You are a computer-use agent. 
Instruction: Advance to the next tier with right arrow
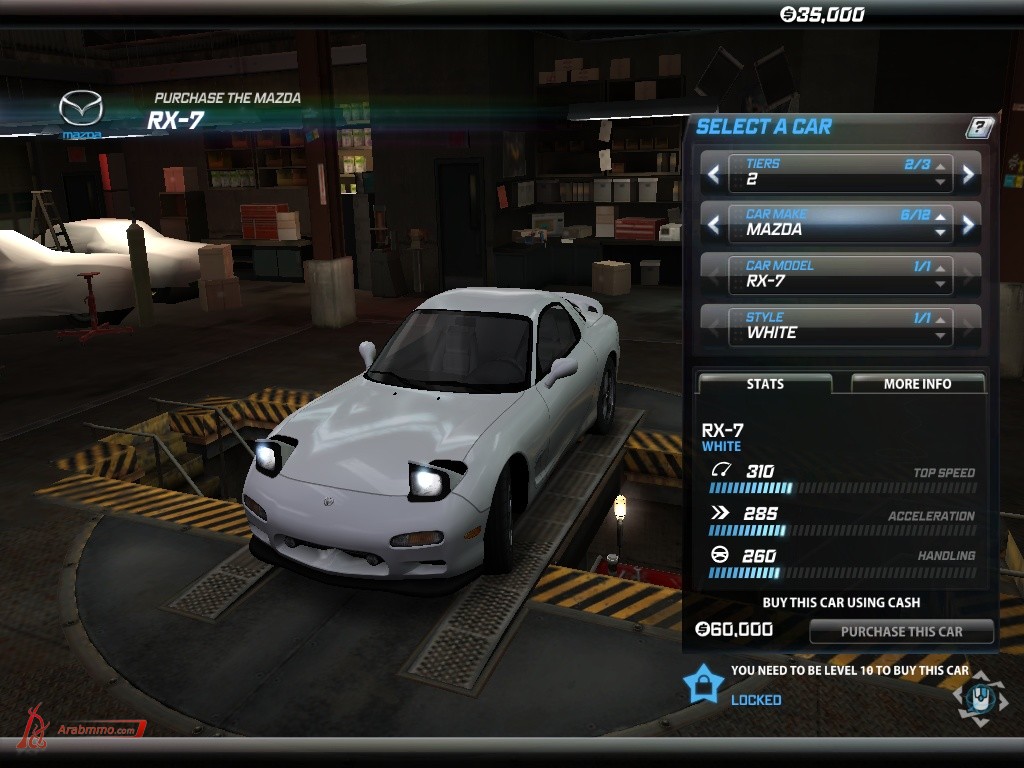click(x=968, y=174)
